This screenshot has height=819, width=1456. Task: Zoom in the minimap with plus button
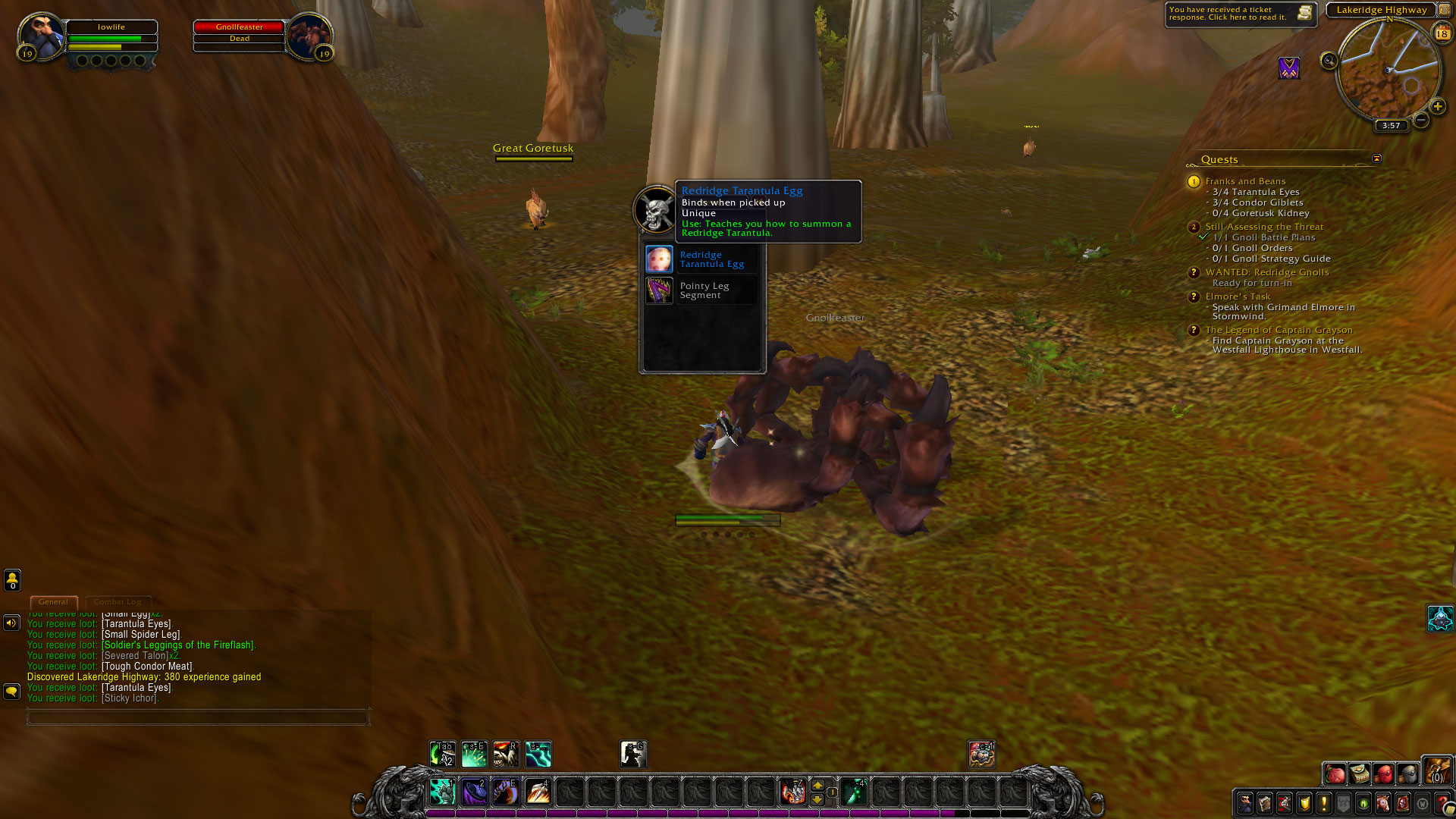click(1437, 106)
